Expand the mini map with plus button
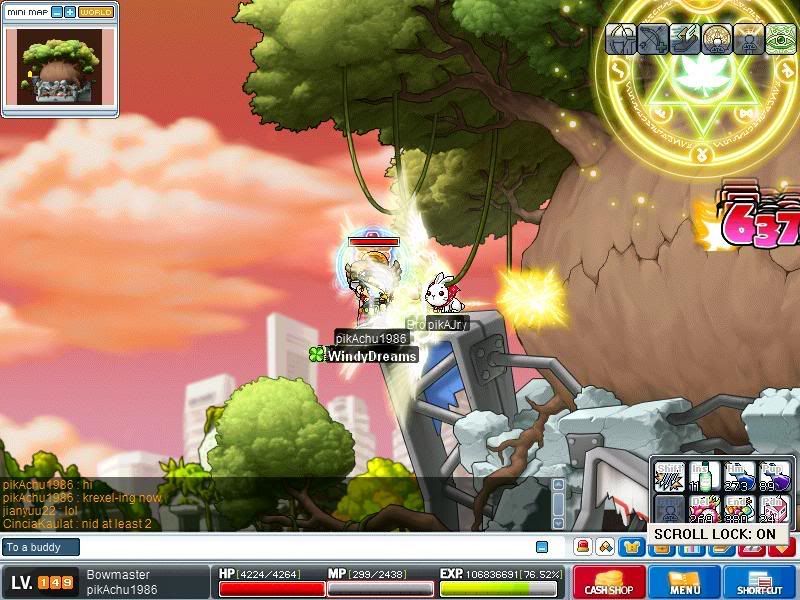This screenshot has height=600, width=800. [69, 12]
